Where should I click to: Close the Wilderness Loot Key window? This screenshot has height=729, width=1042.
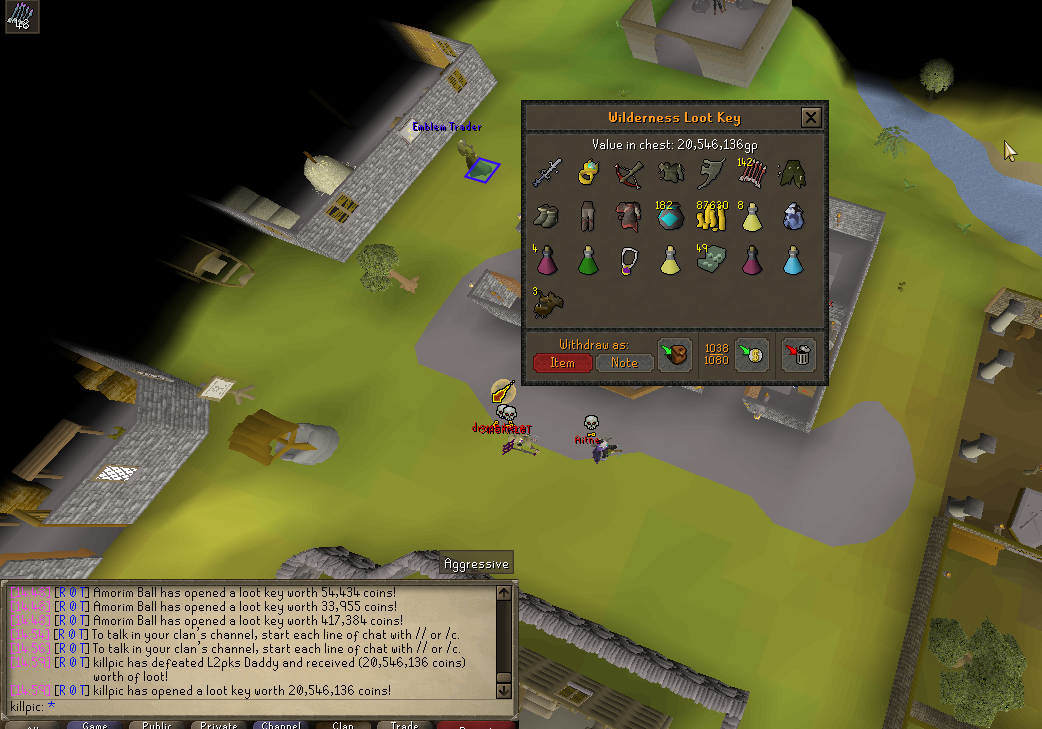811,118
